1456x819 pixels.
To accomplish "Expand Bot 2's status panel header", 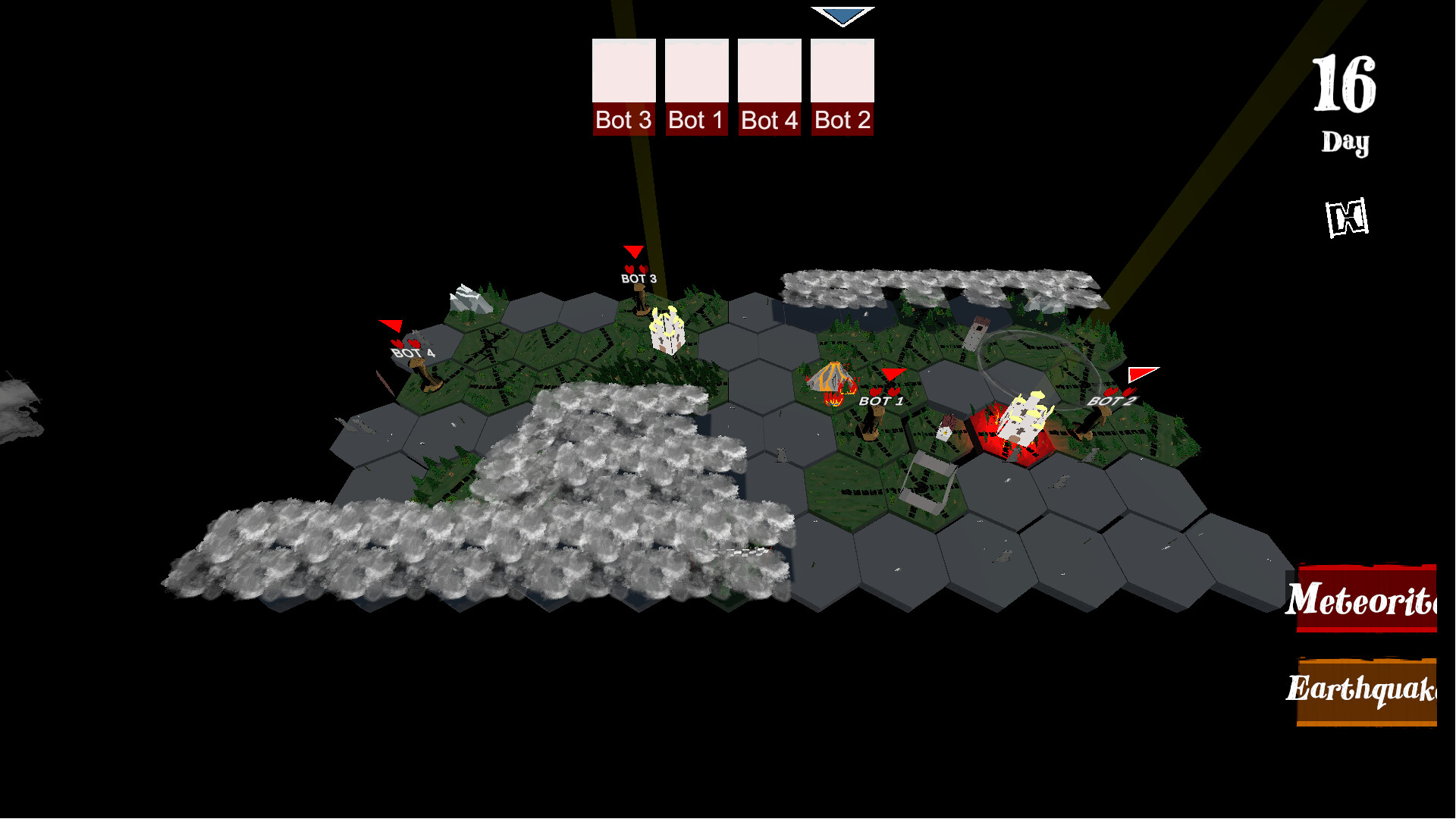I will [x=842, y=119].
